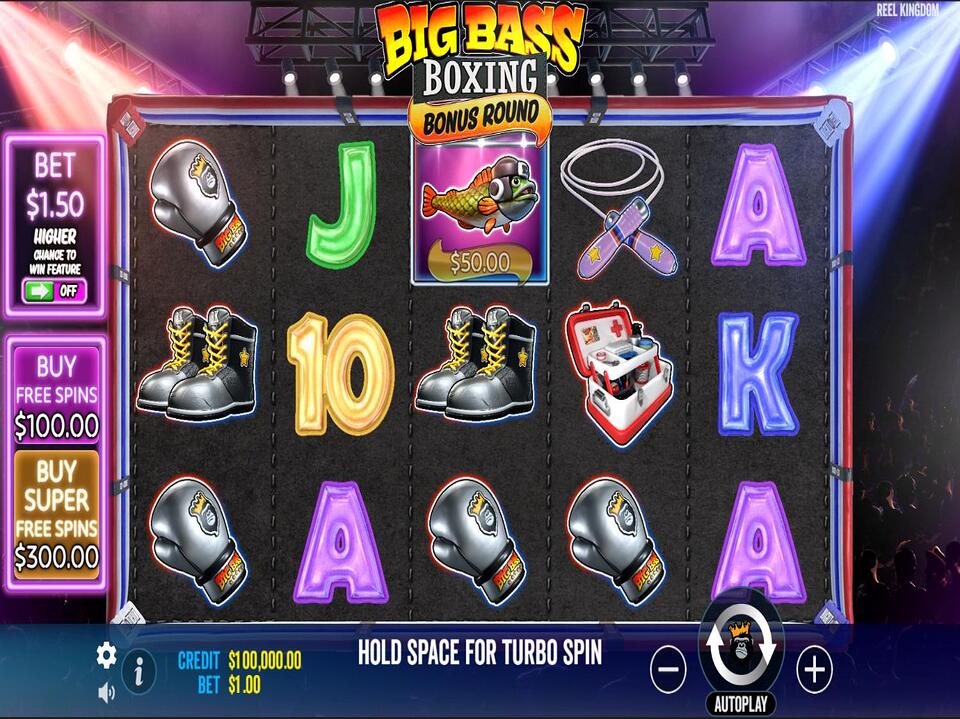Open the game info panel

click(138, 672)
